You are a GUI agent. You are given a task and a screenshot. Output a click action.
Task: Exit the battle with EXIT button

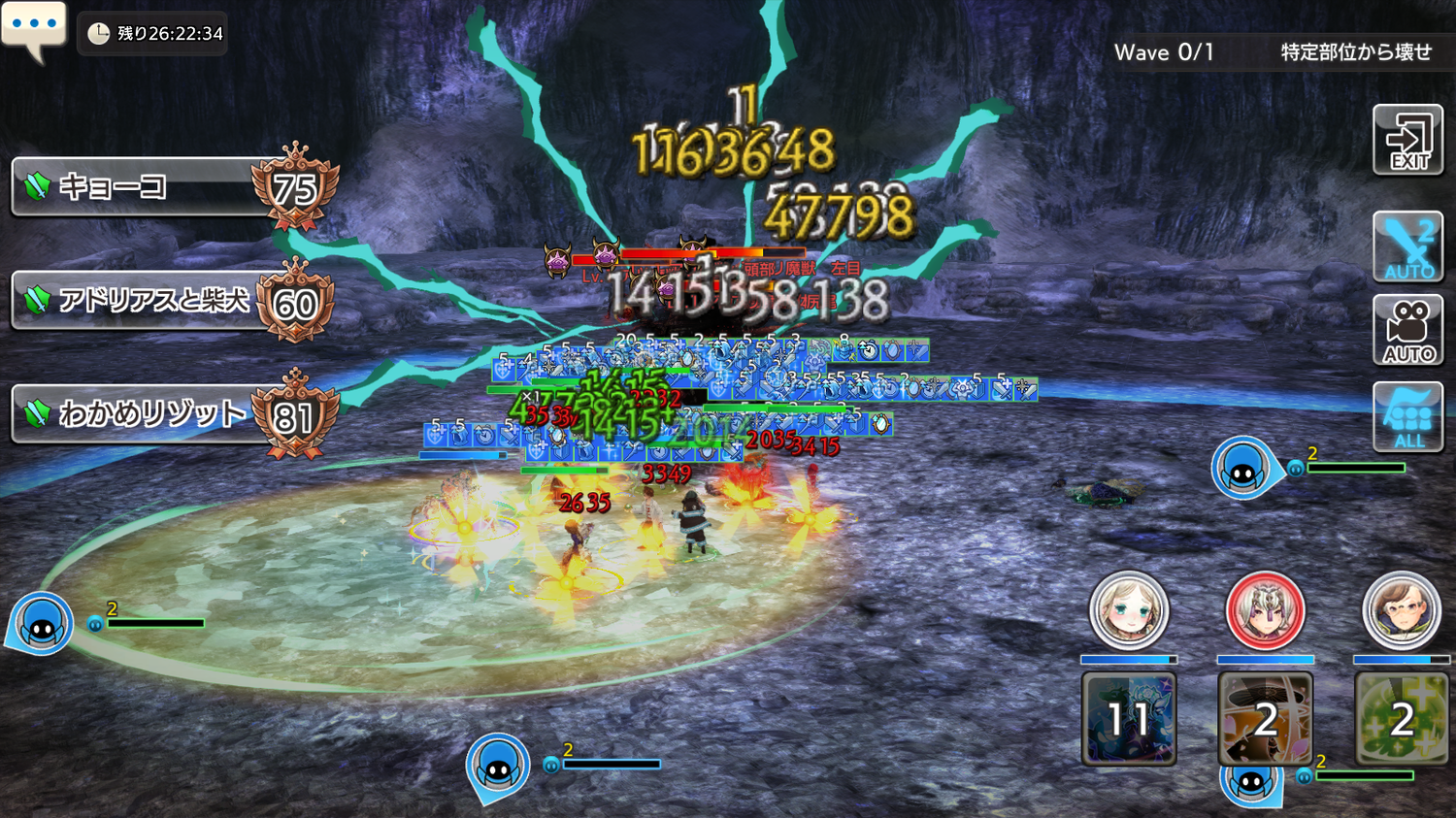[1407, 141]
